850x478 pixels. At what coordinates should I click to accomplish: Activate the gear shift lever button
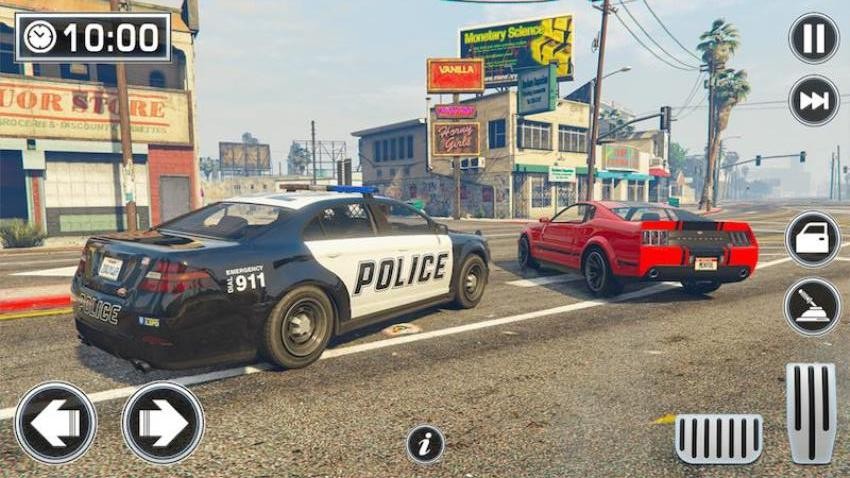pyautogui.click(x=812, y=306)
